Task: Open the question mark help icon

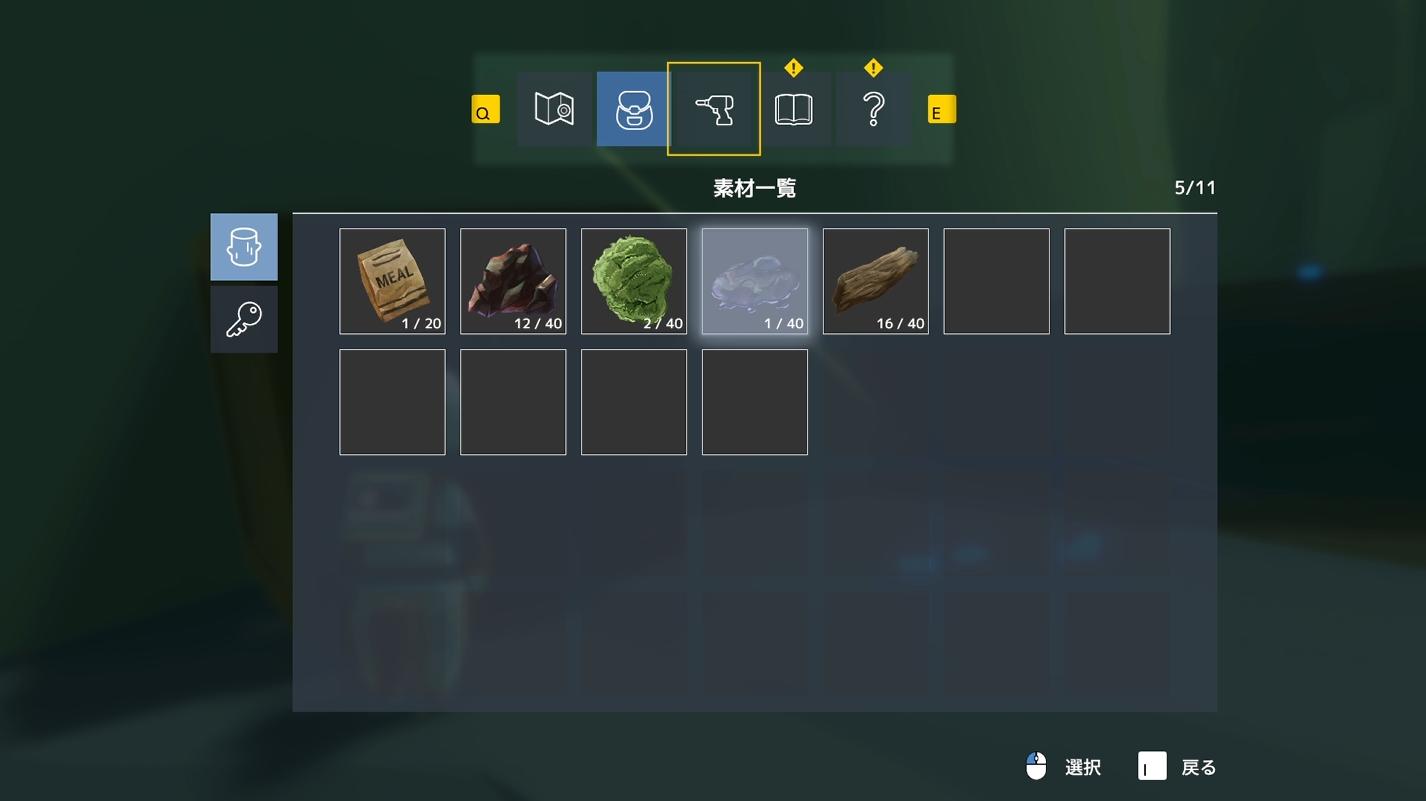Action: click(872, 108)
